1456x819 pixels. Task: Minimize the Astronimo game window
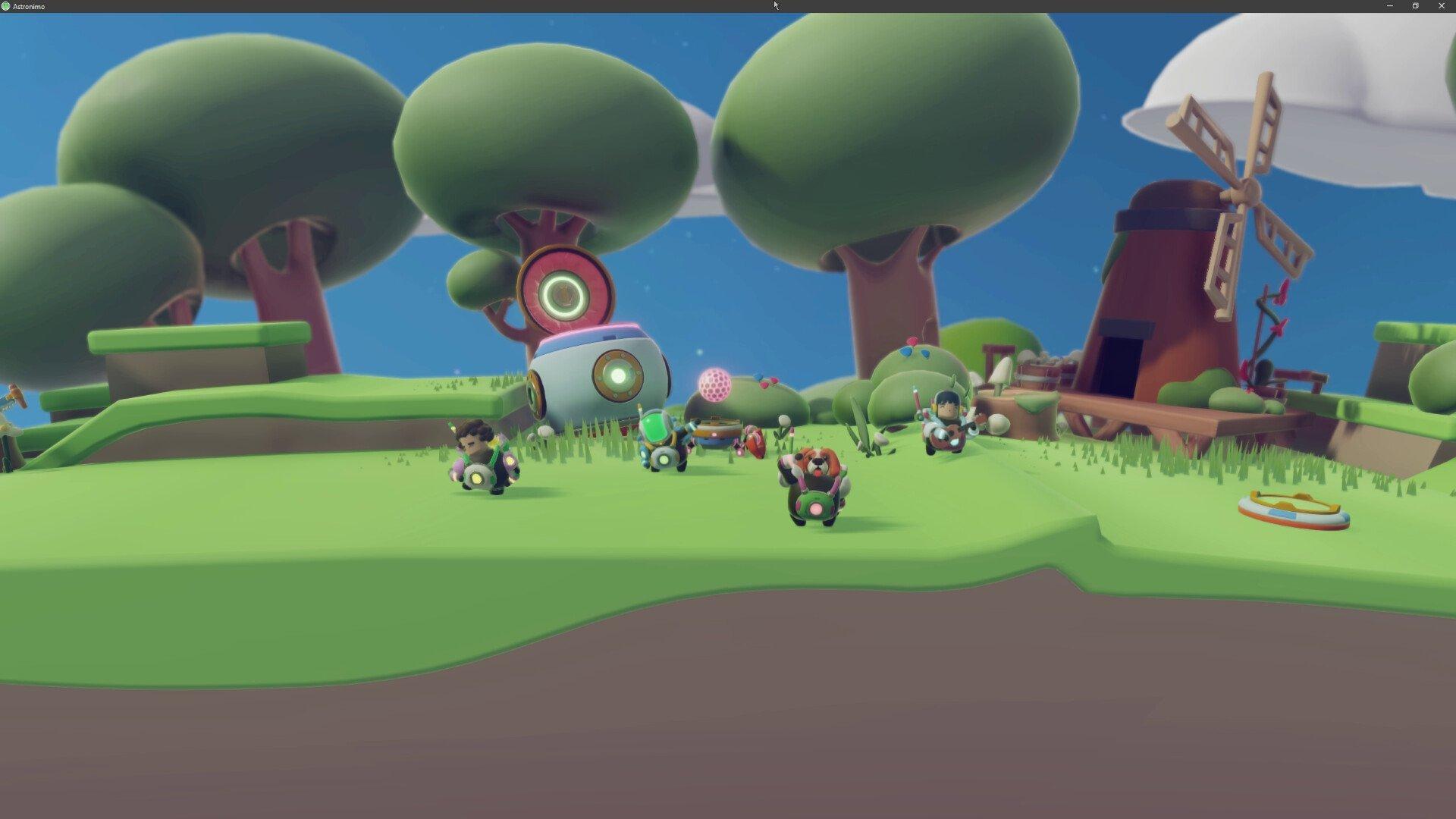click(x=1389, y=6)
